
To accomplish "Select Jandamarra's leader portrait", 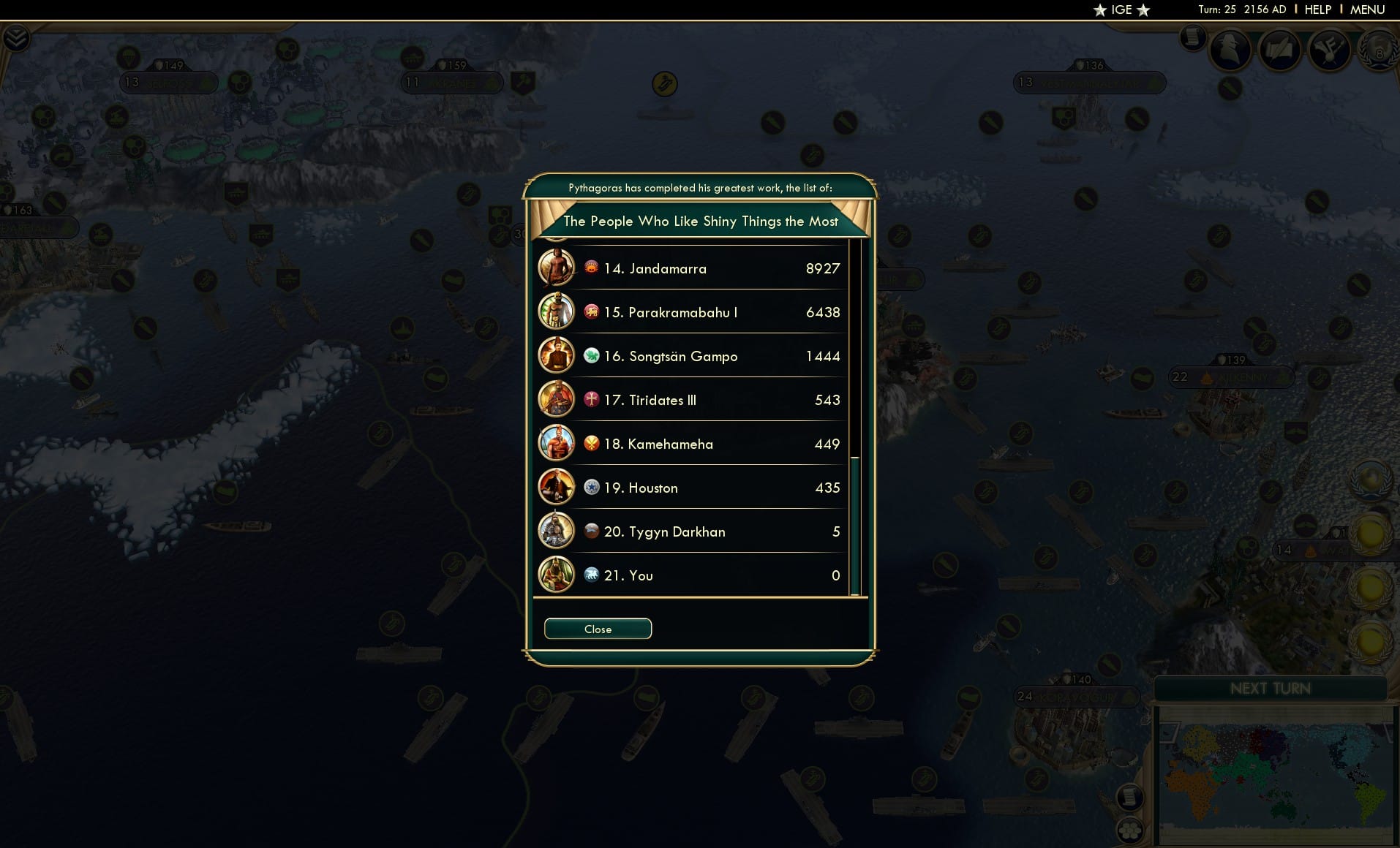I will (557, 268).
